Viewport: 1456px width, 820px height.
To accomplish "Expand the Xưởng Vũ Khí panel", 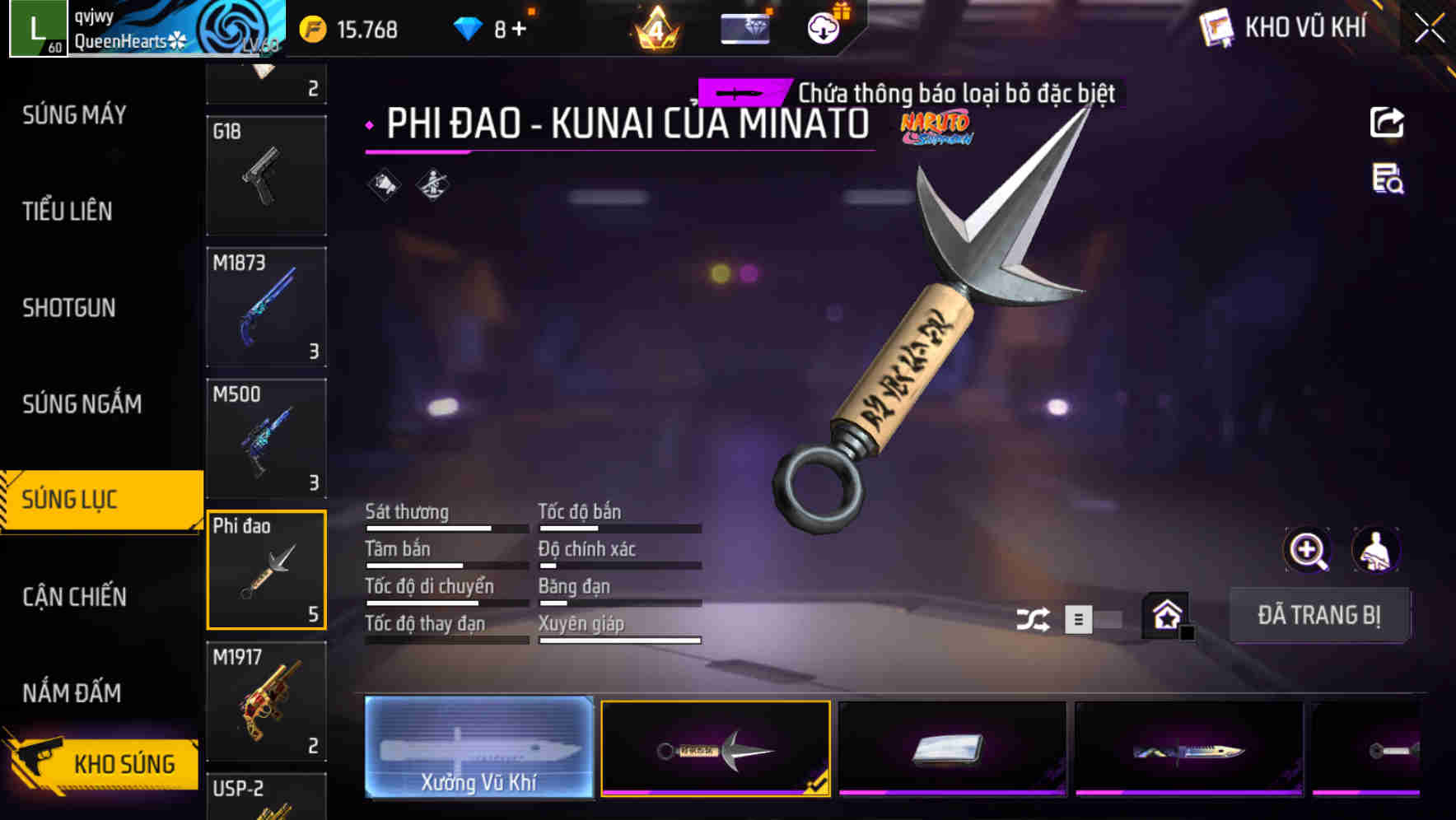I will tap(478, 748).
